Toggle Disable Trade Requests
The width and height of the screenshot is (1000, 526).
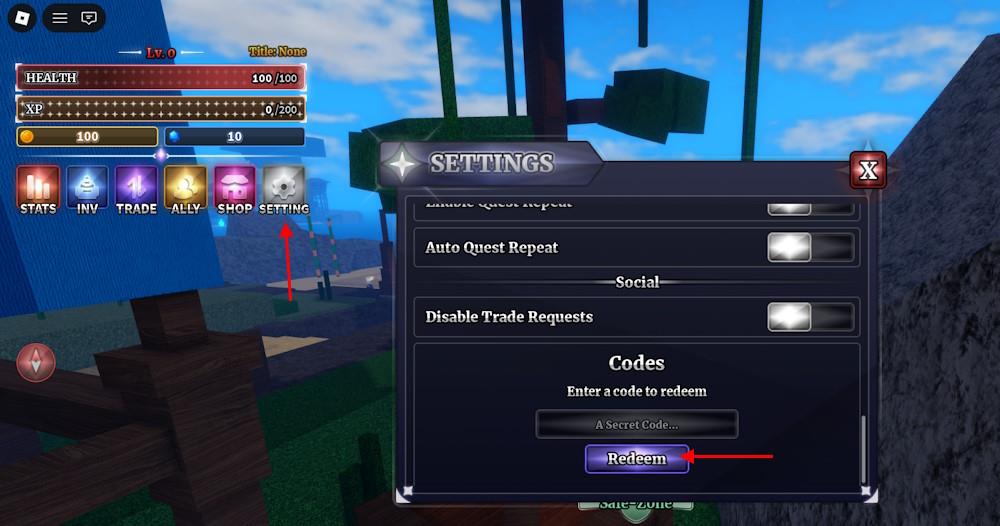click(x=811, y=317)
